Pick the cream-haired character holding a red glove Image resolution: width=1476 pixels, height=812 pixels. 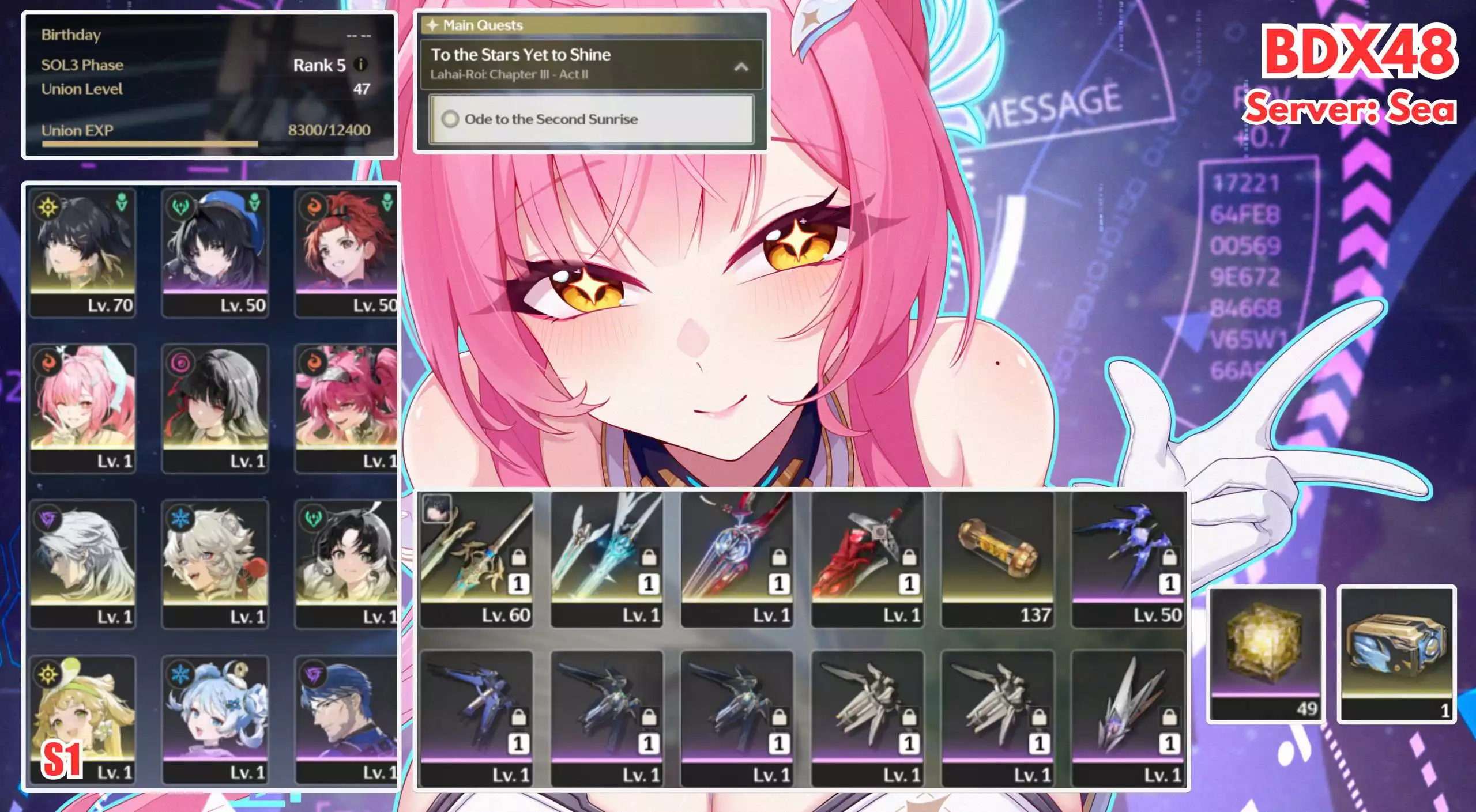(x=215, y=564)
